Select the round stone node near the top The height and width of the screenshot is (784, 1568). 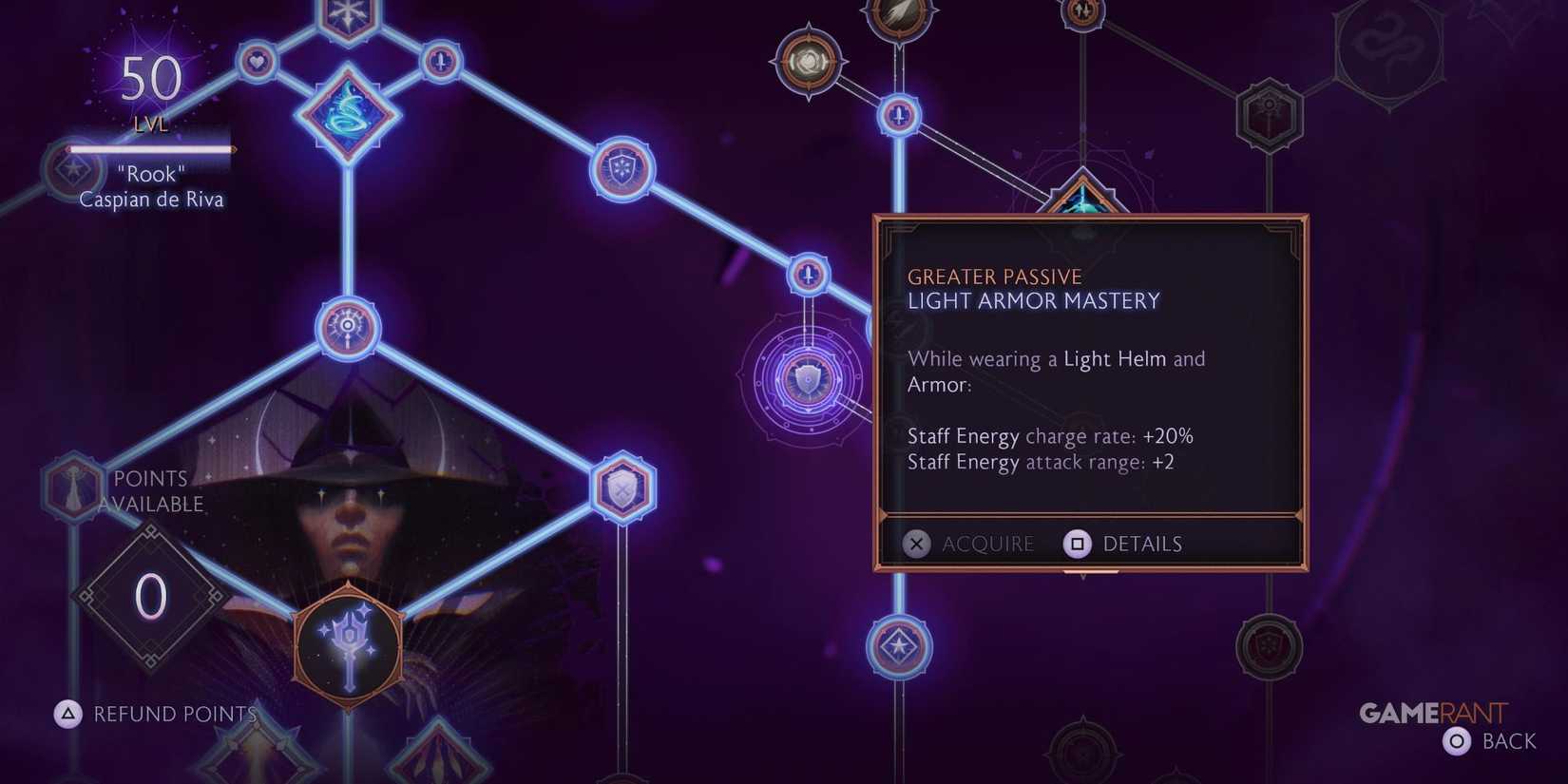[810, 59]
